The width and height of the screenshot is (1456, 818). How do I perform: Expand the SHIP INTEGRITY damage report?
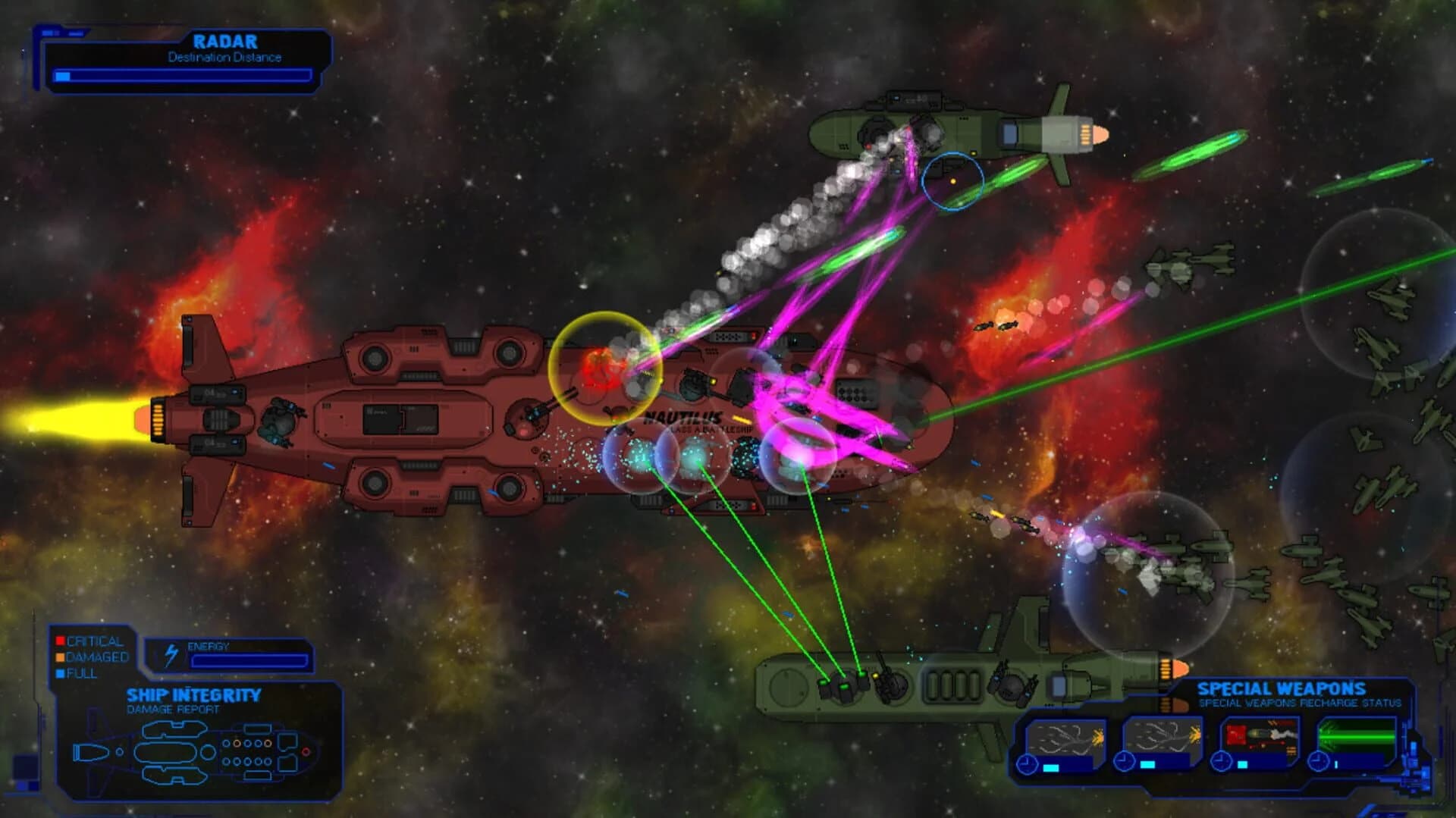193,695
